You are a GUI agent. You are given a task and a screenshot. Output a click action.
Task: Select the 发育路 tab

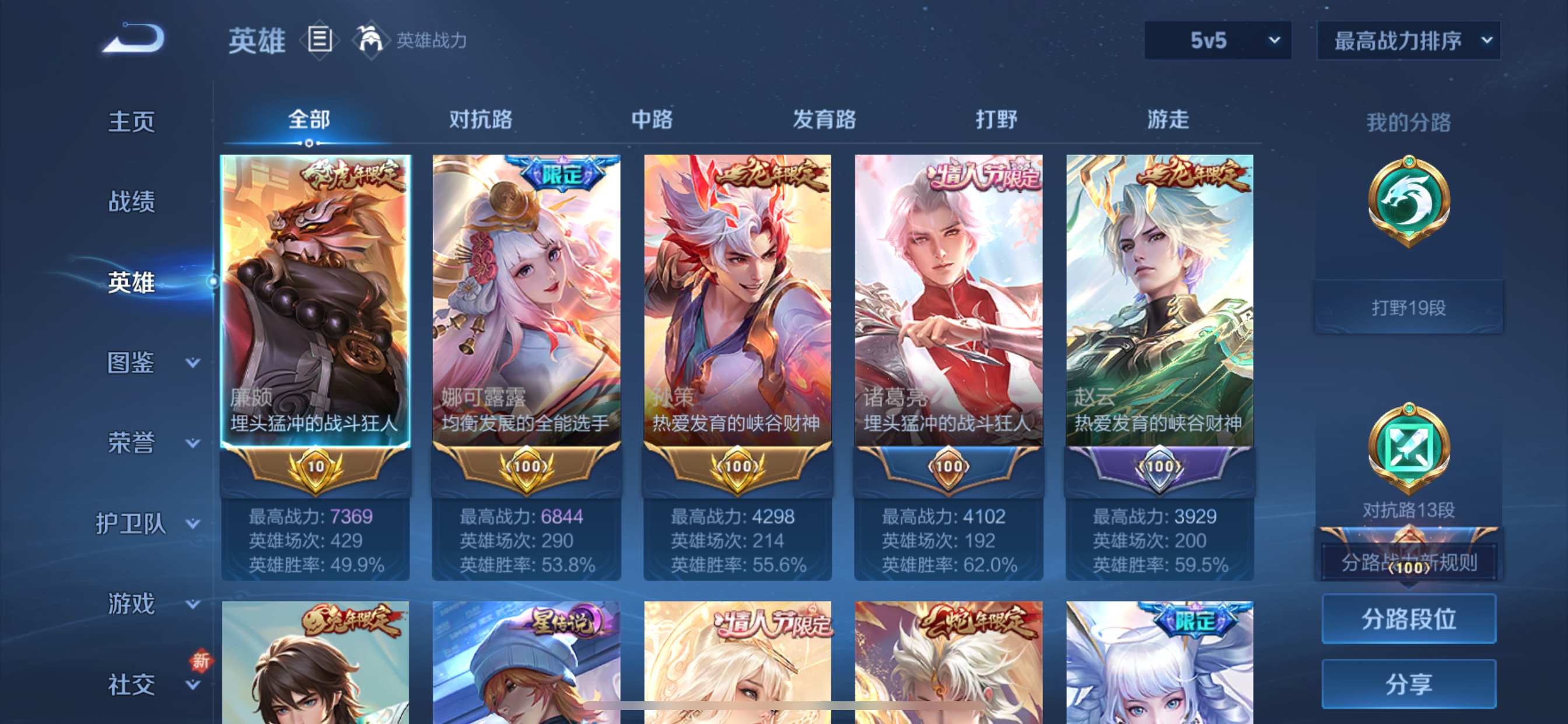[x=824, y=120]
